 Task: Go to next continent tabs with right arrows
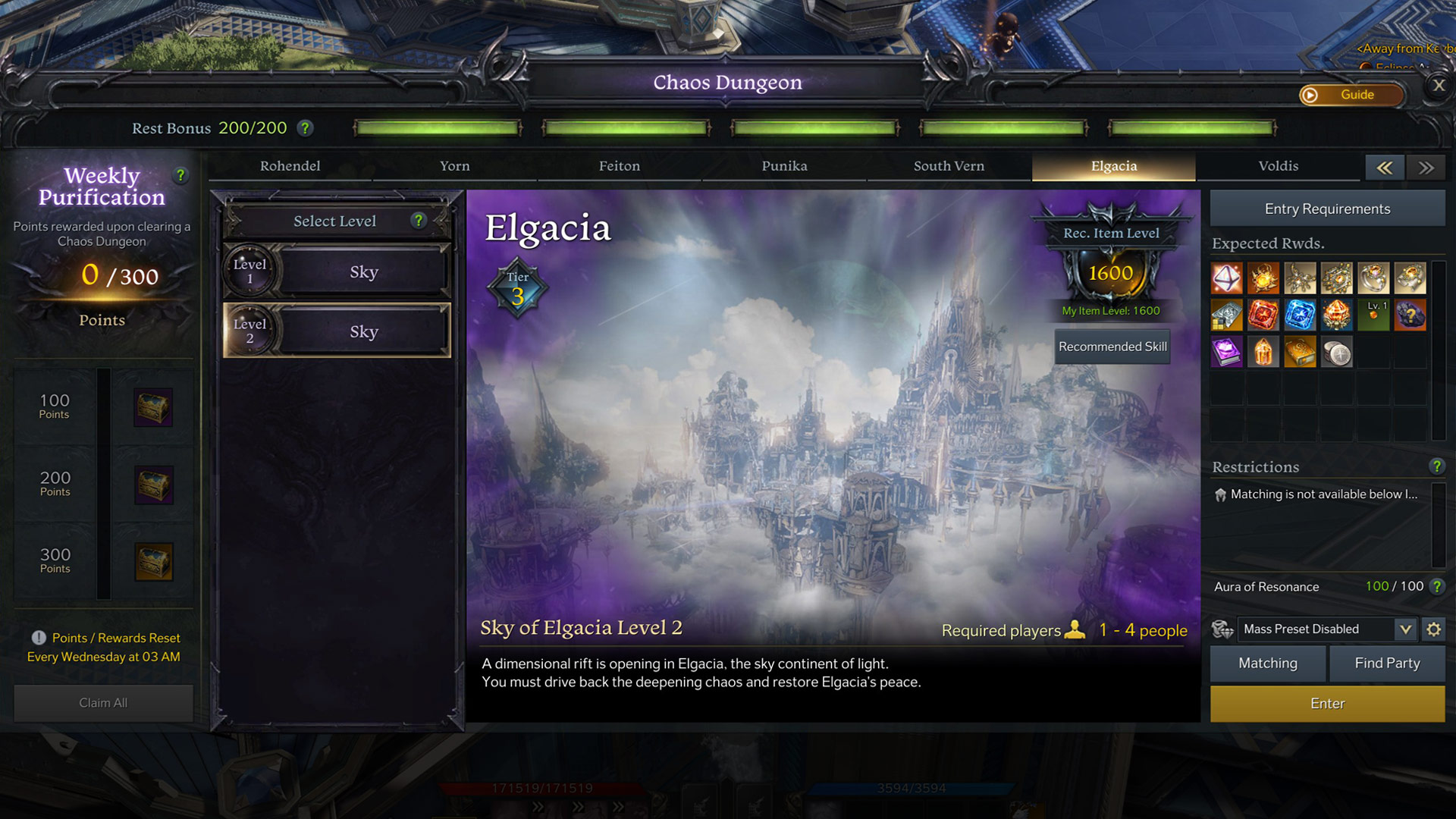click(1426, 168)
